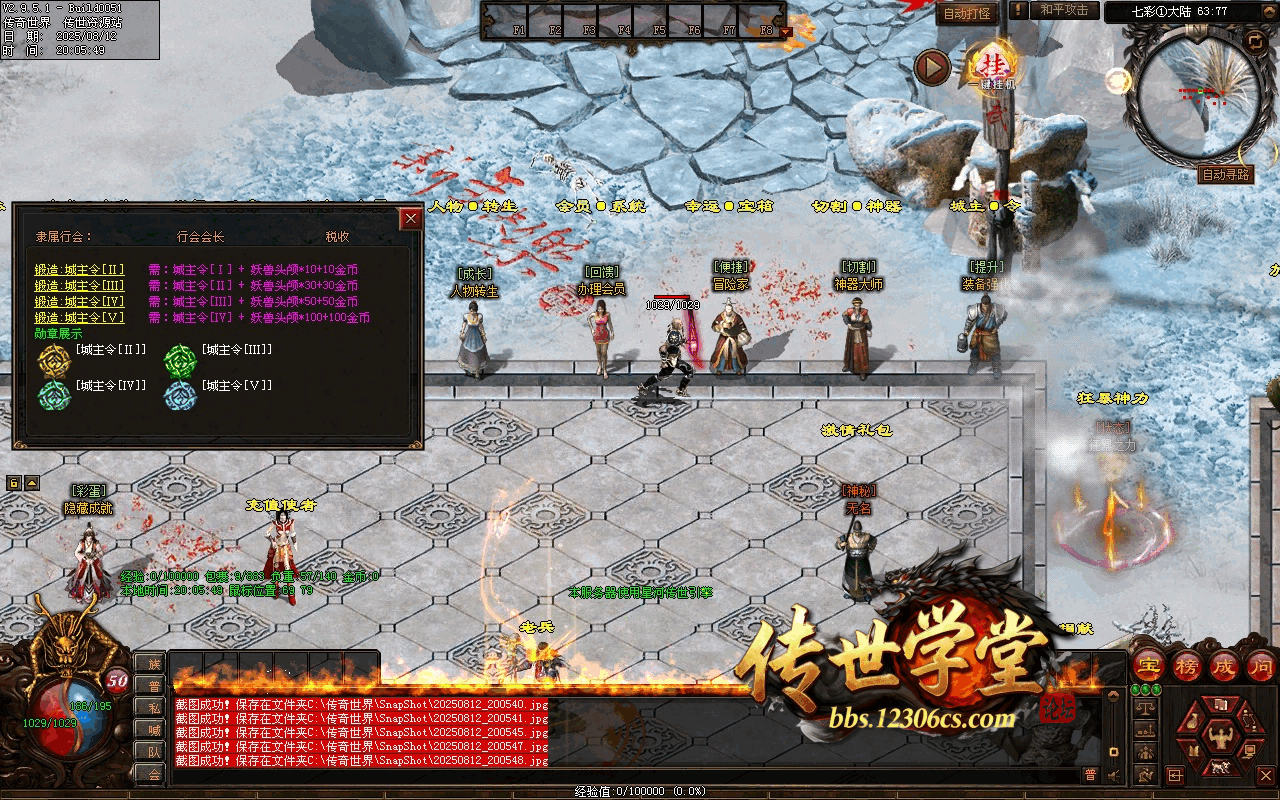Open the 成 achievements button
1280x800 pixels.
click(1224, 665)
